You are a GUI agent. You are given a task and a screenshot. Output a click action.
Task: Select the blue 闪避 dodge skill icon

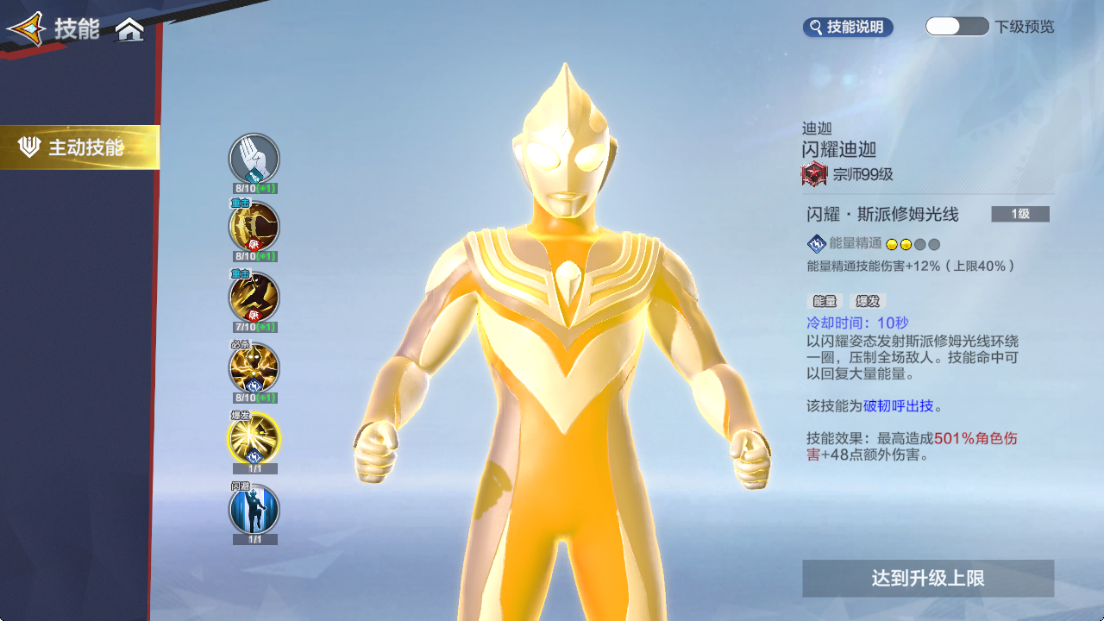pyautogui.click(x=254, y=509)
